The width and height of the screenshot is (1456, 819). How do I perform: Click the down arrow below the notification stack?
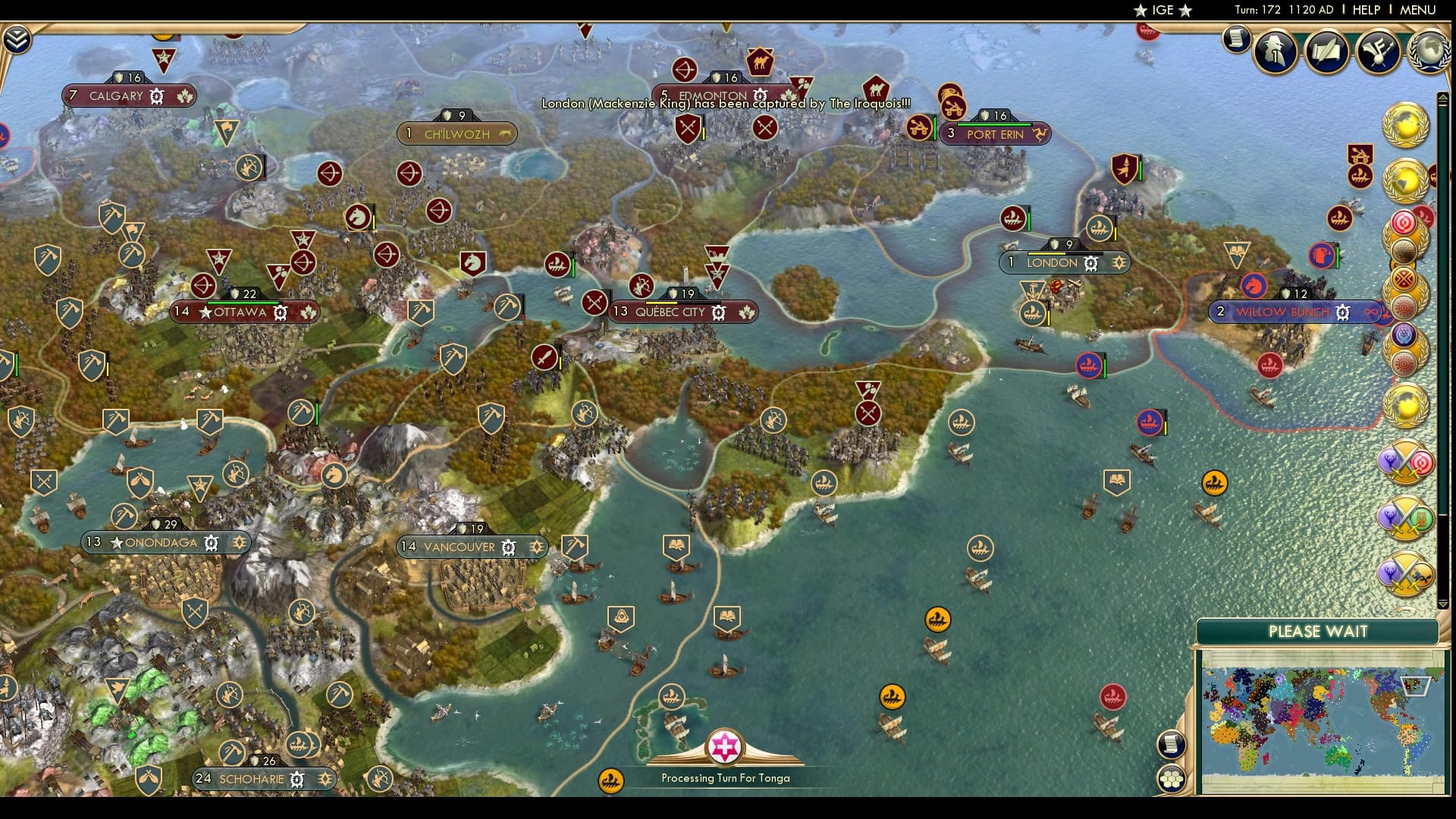click(x=1442, y=602)
